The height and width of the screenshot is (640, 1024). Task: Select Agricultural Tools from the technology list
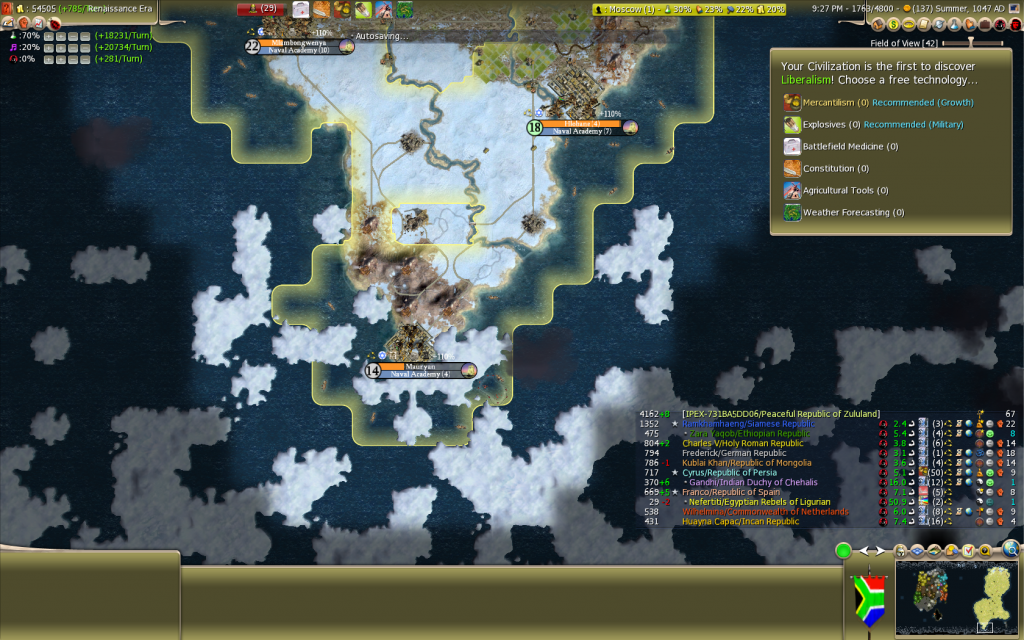click(838, 190)
